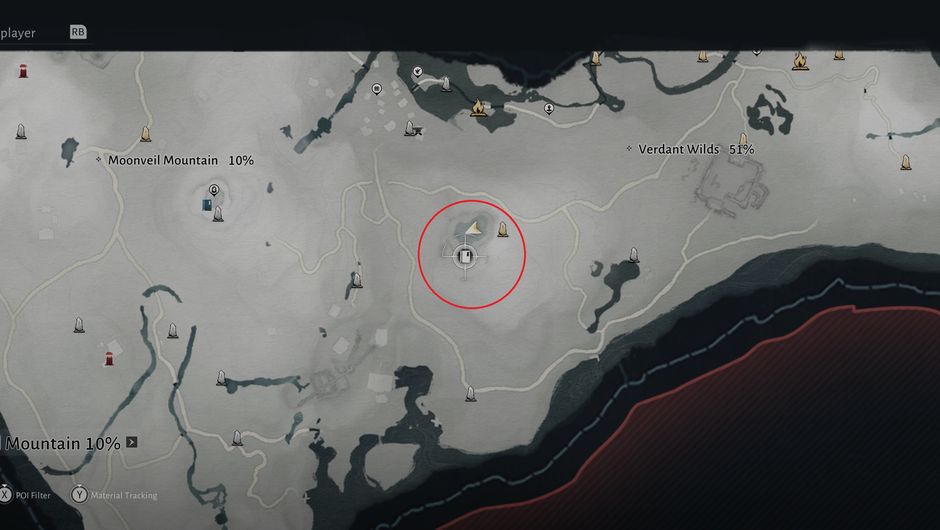The image size is (940, 530).
Task: Expand the Mountain 10% region arrow
Action: pos(131,442)
